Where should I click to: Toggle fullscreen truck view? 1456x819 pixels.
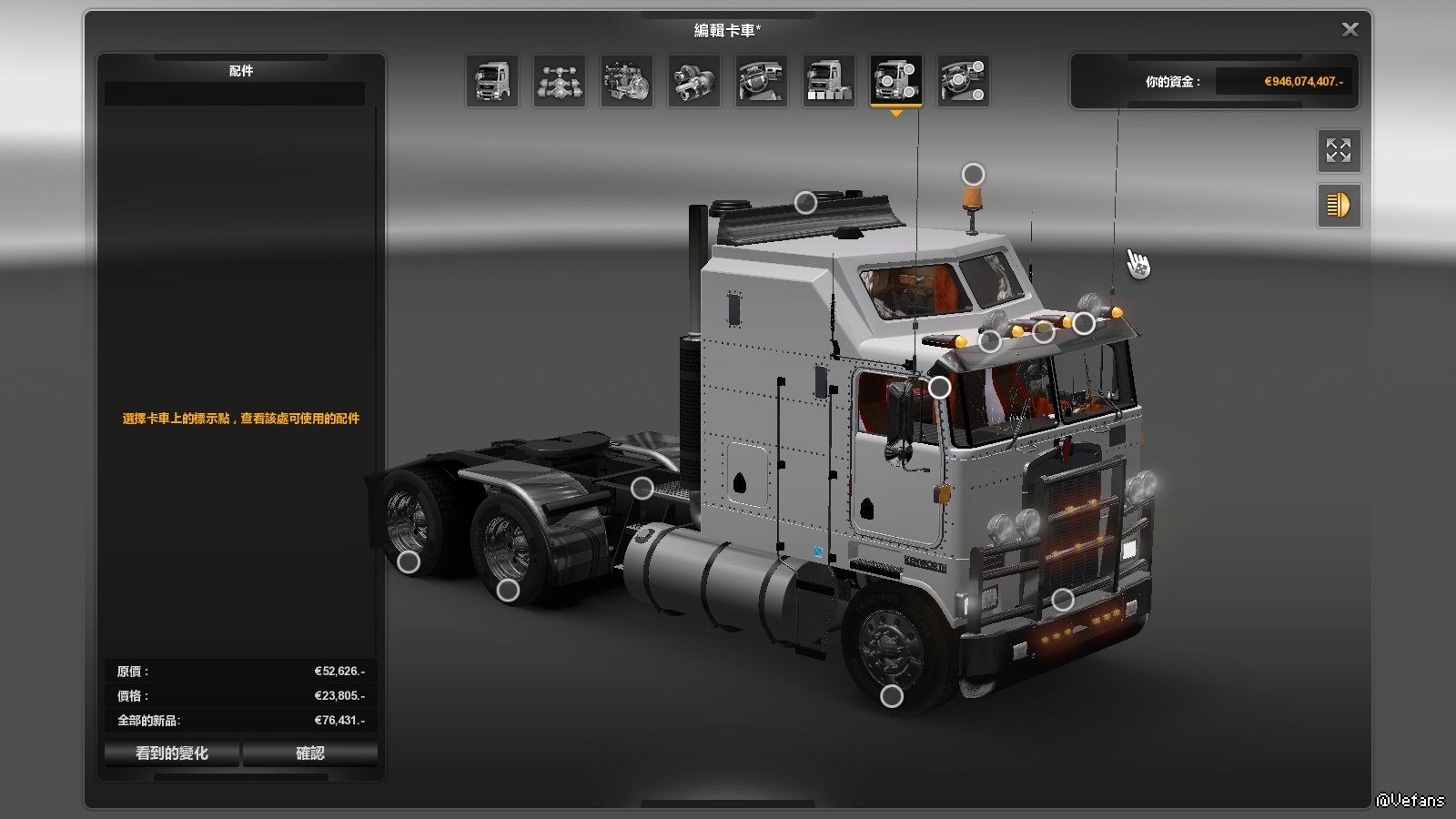pyautogui.click(x=1339, y=151)
